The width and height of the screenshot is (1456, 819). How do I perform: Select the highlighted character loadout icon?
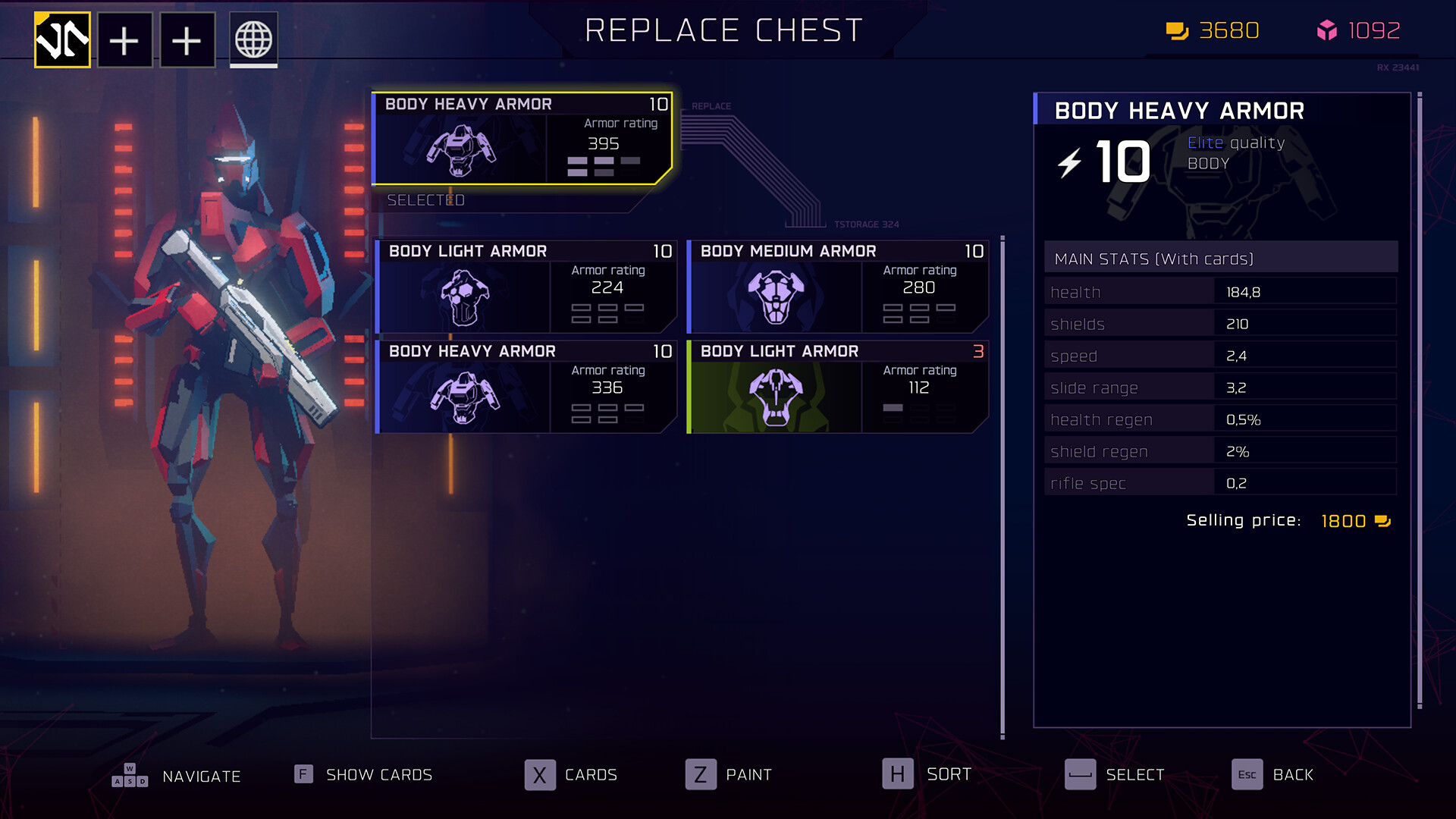63,39
